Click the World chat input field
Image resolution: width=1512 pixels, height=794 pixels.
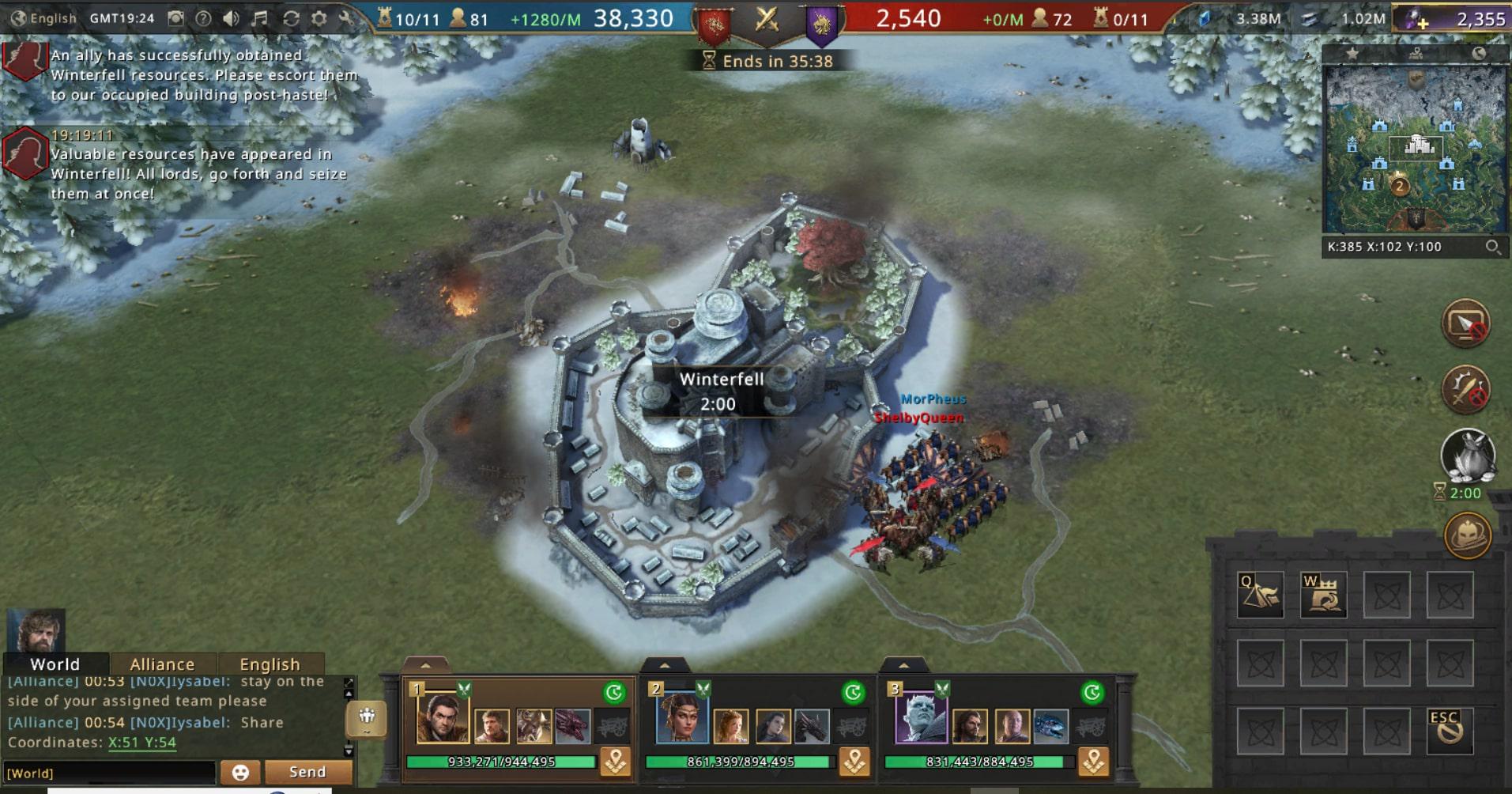111,773
